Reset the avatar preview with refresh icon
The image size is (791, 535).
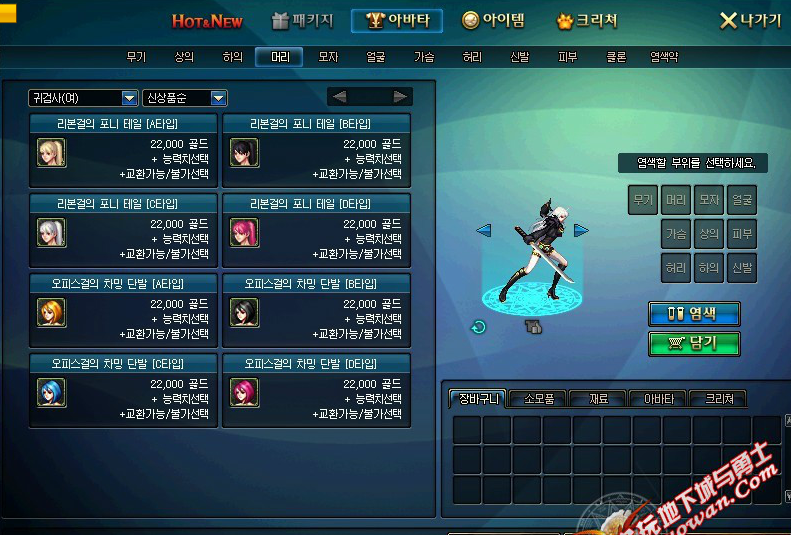tap(479, 326)
